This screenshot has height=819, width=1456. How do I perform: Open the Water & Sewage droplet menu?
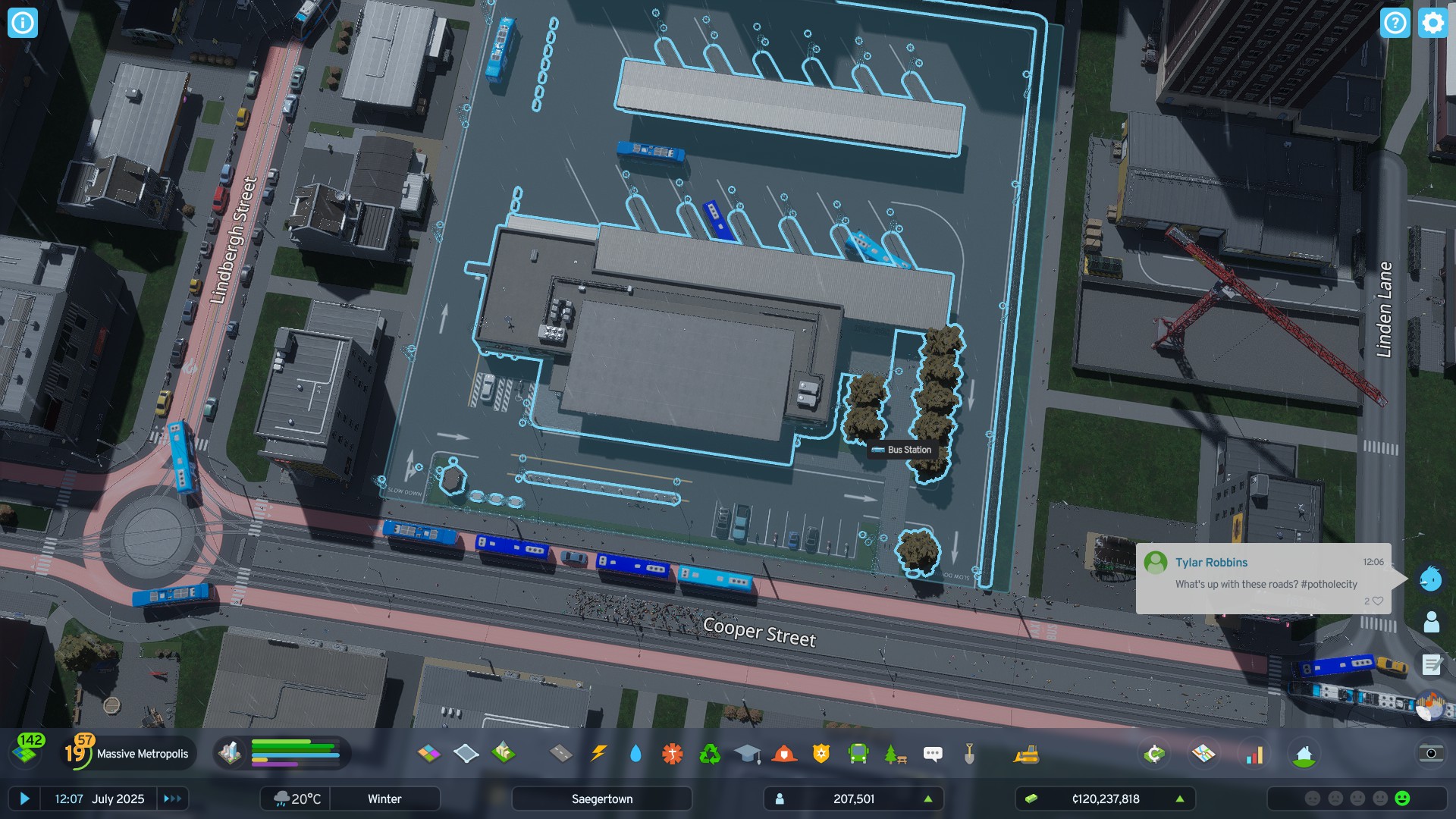[x=635, y=753]
